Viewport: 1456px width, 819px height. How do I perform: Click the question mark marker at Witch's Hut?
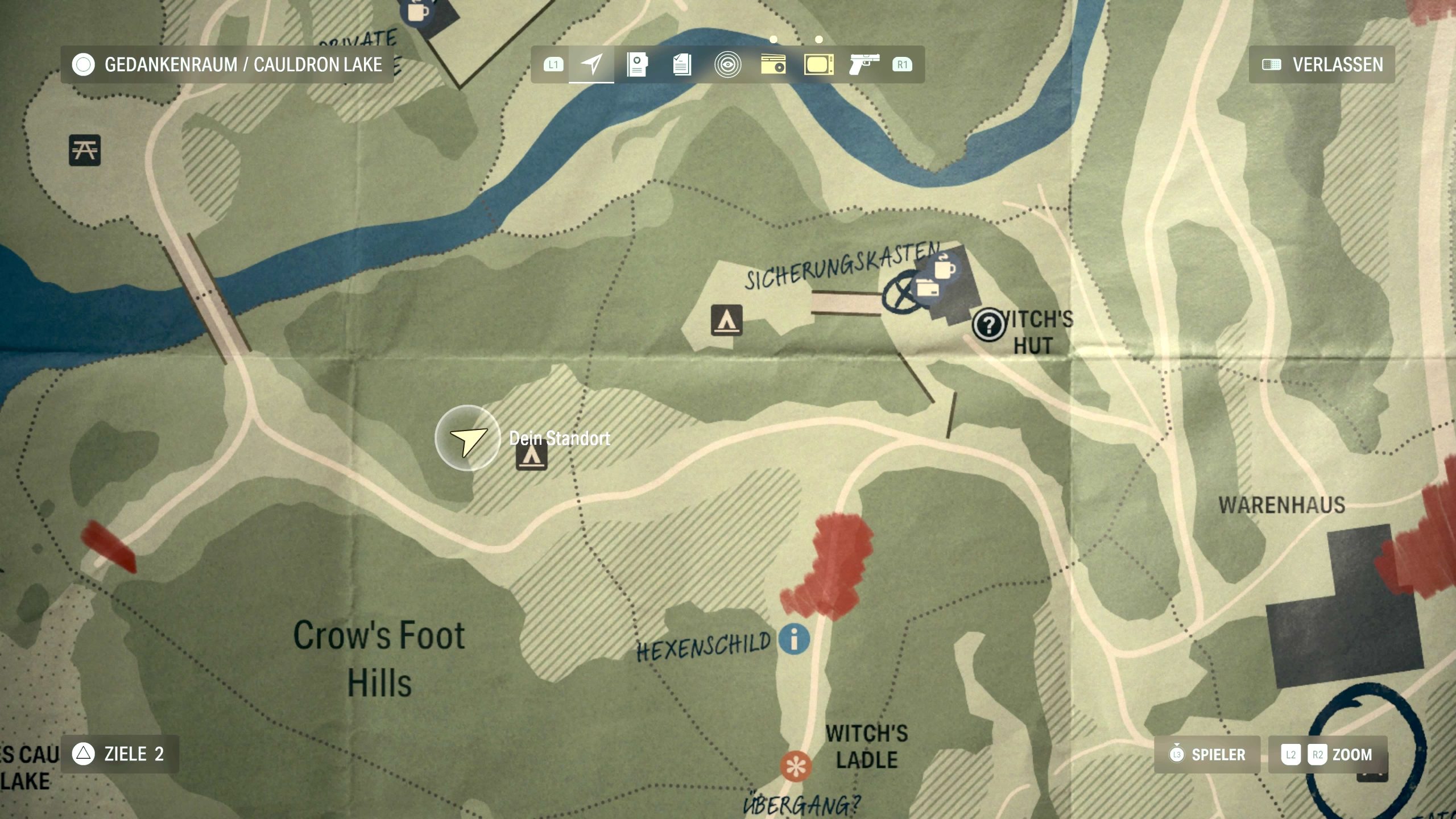988,325
